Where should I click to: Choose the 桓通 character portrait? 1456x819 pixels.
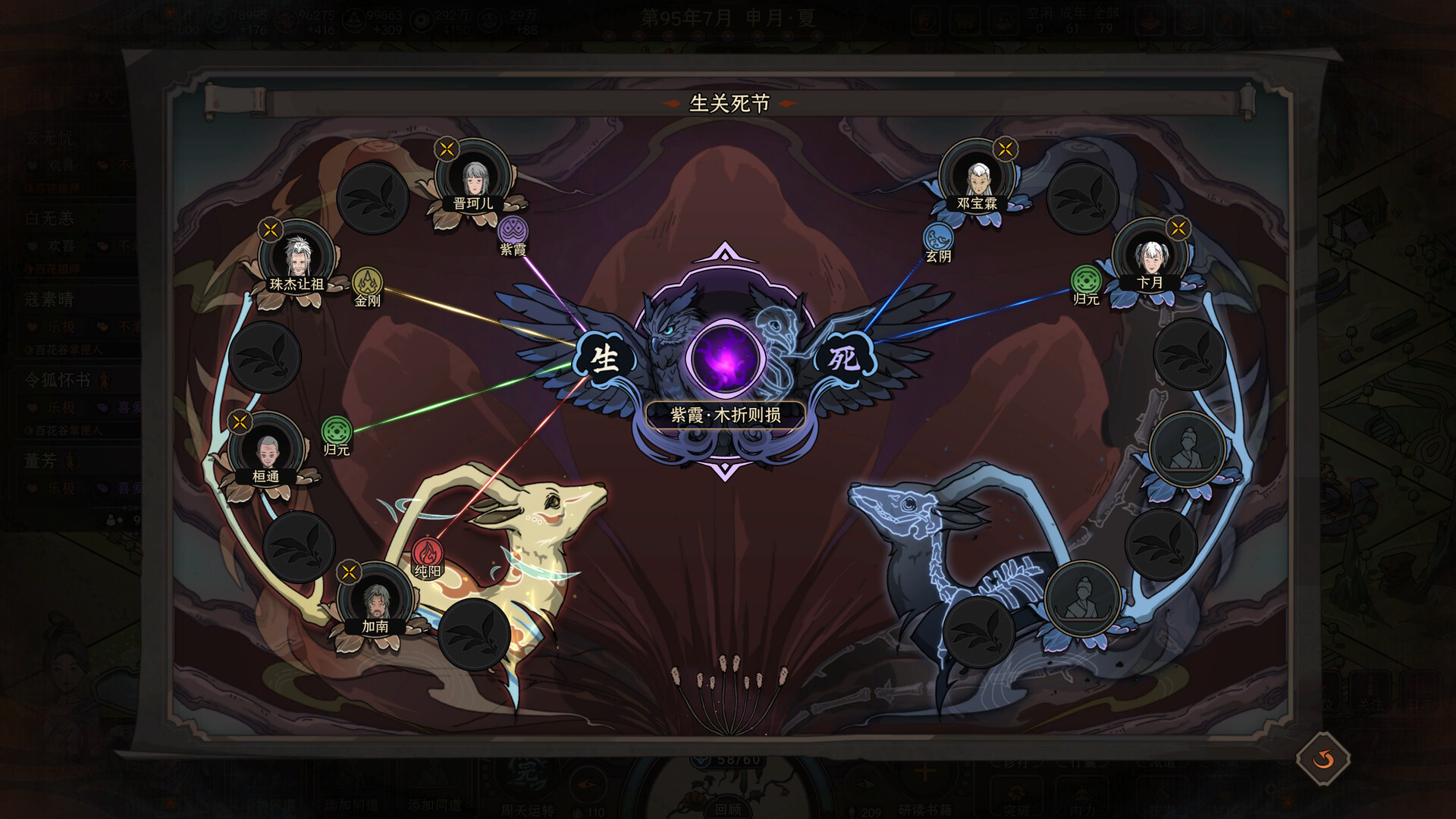tap(265, 450)
